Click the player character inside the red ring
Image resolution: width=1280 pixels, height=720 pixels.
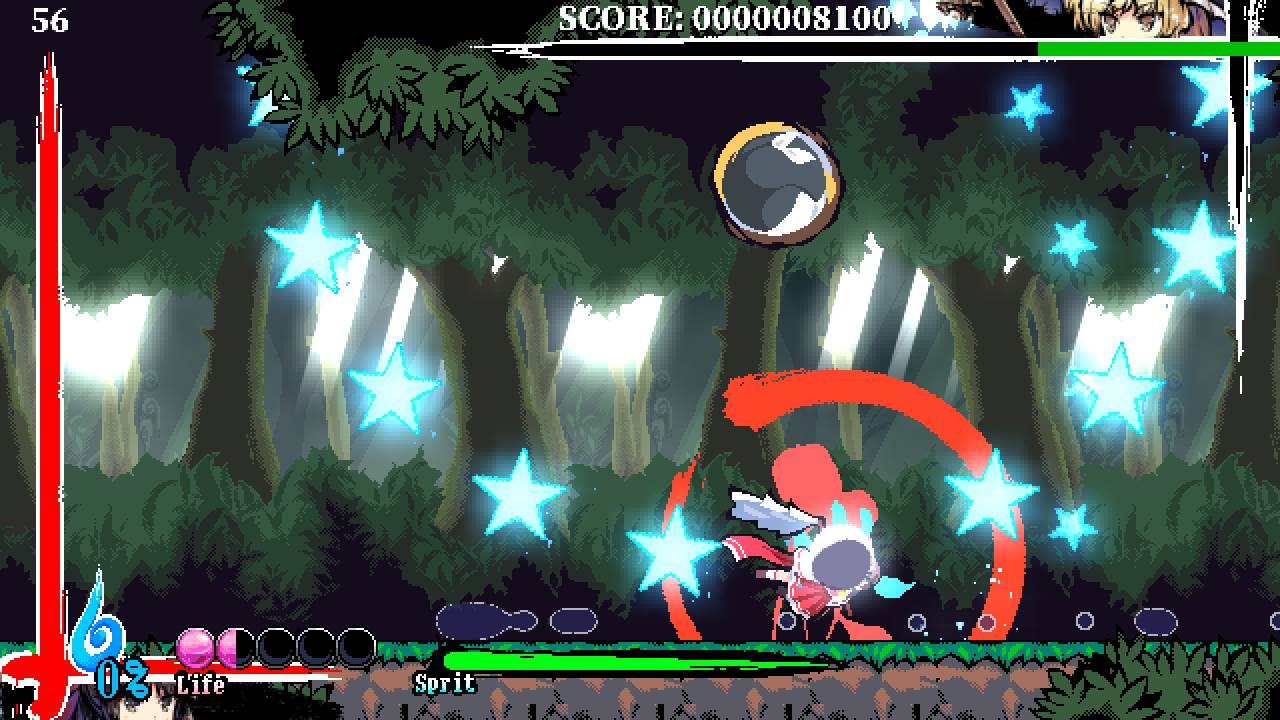point(840,560)
